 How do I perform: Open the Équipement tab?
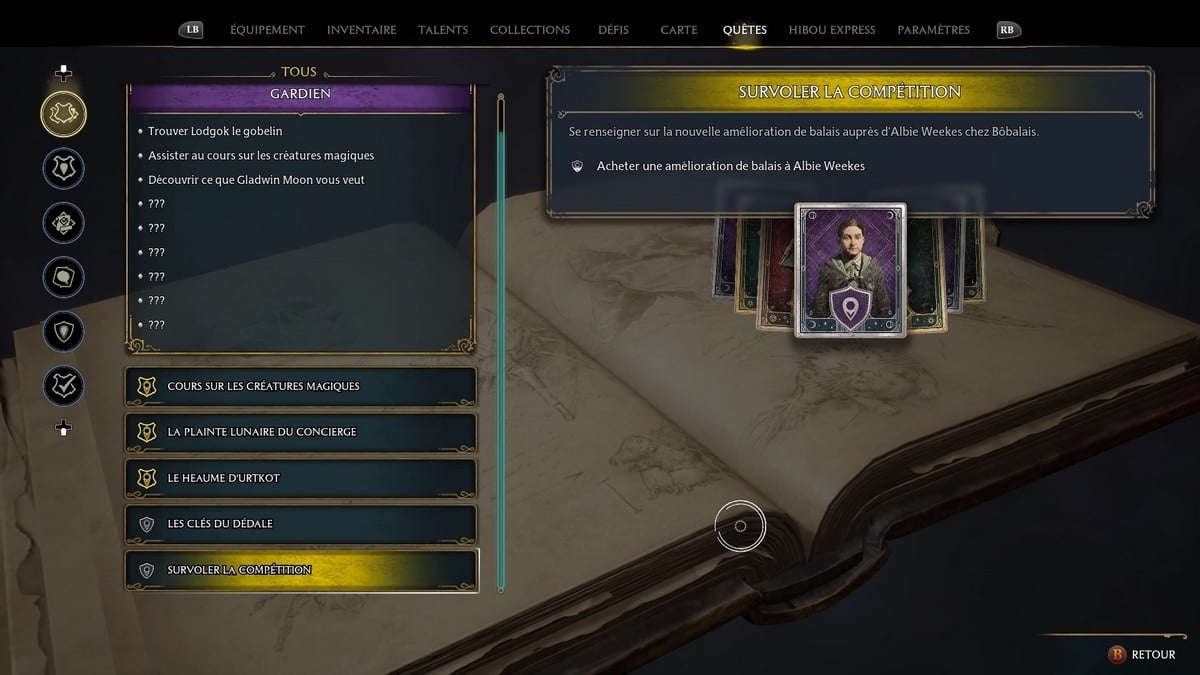coord(267,30)
